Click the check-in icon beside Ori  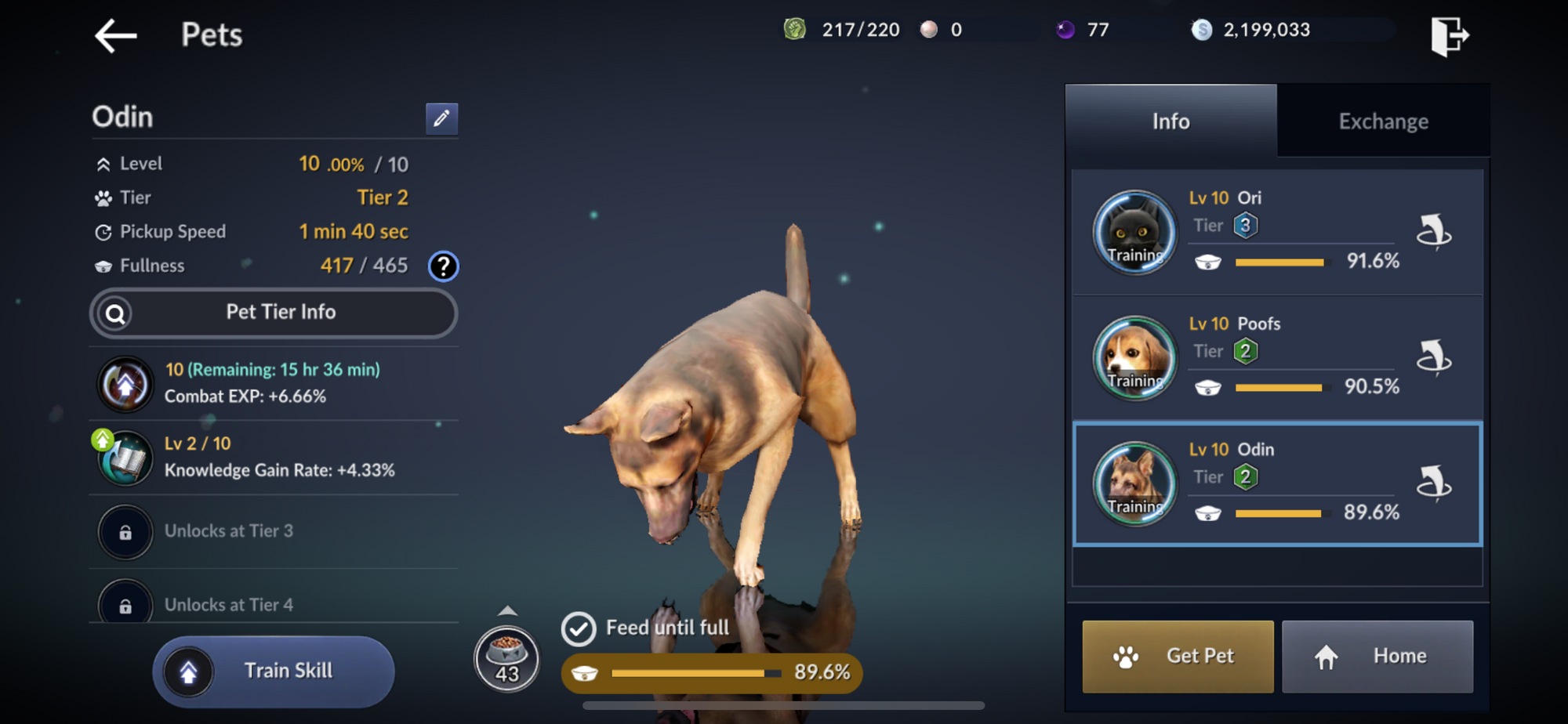(x=1434, y=232)
